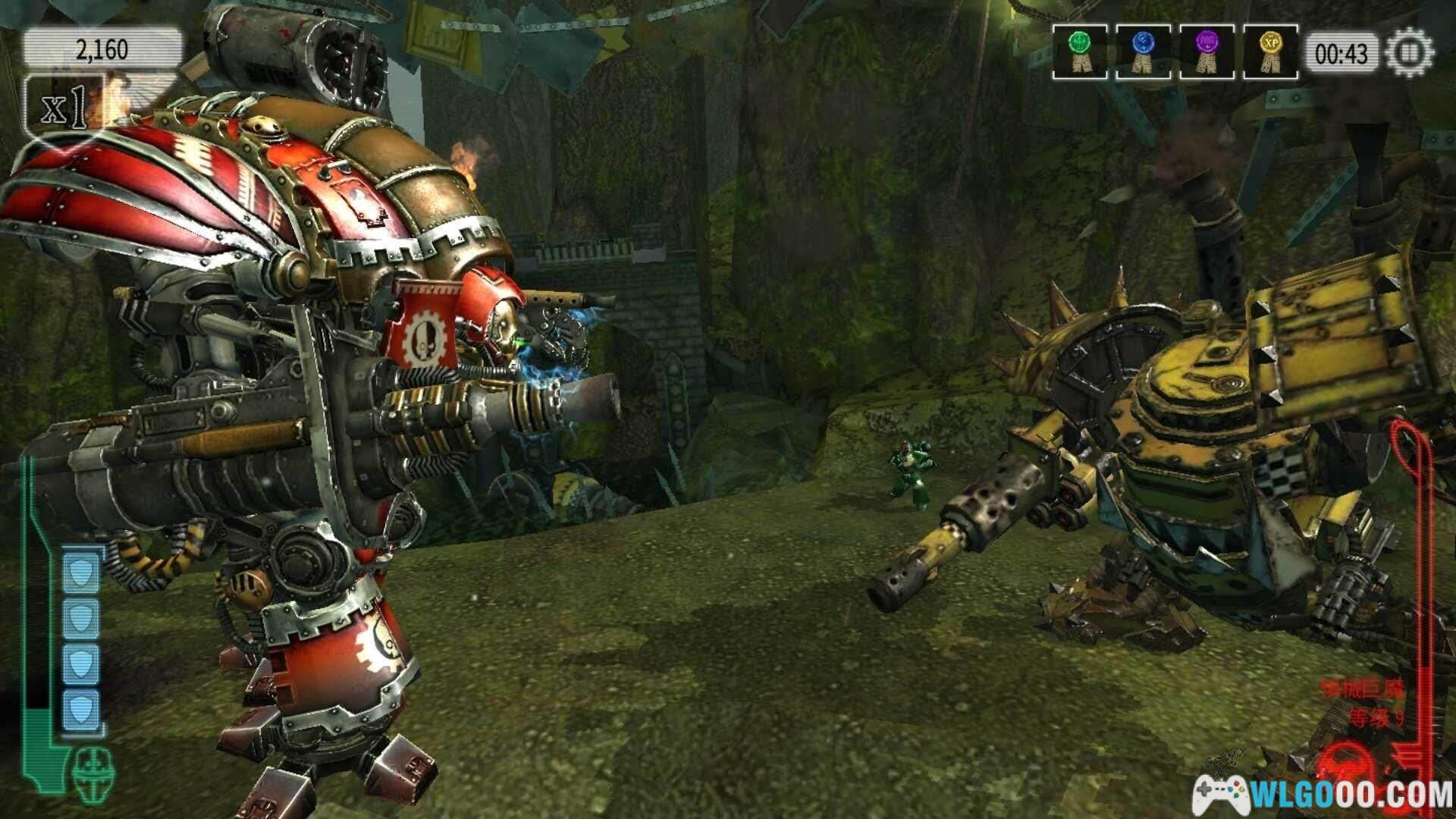Activate the green seal booster
The width and height of the screenshot is (1456, 819).
point(1079,52)
